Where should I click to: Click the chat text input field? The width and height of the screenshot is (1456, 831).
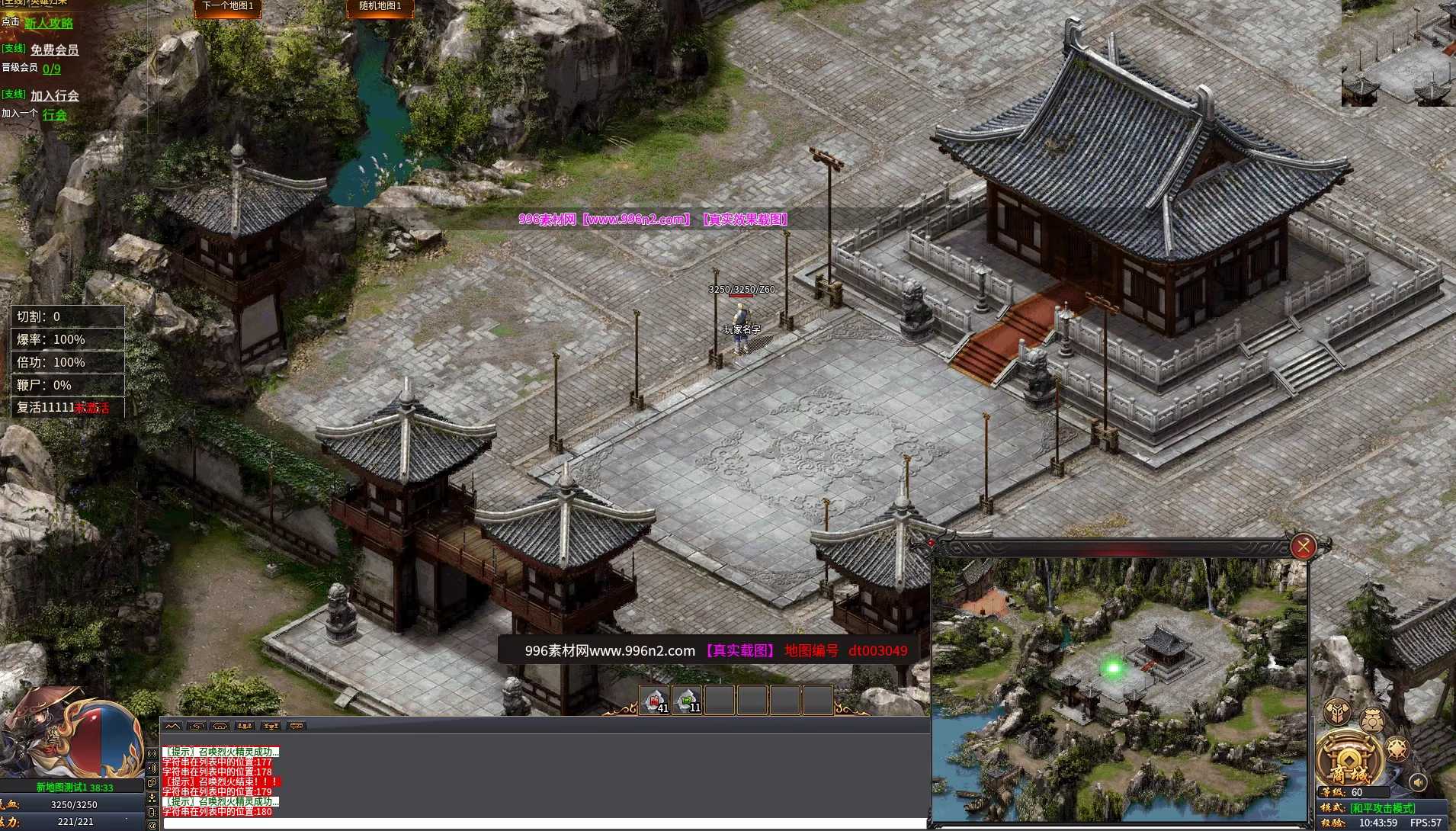point(534,823)
